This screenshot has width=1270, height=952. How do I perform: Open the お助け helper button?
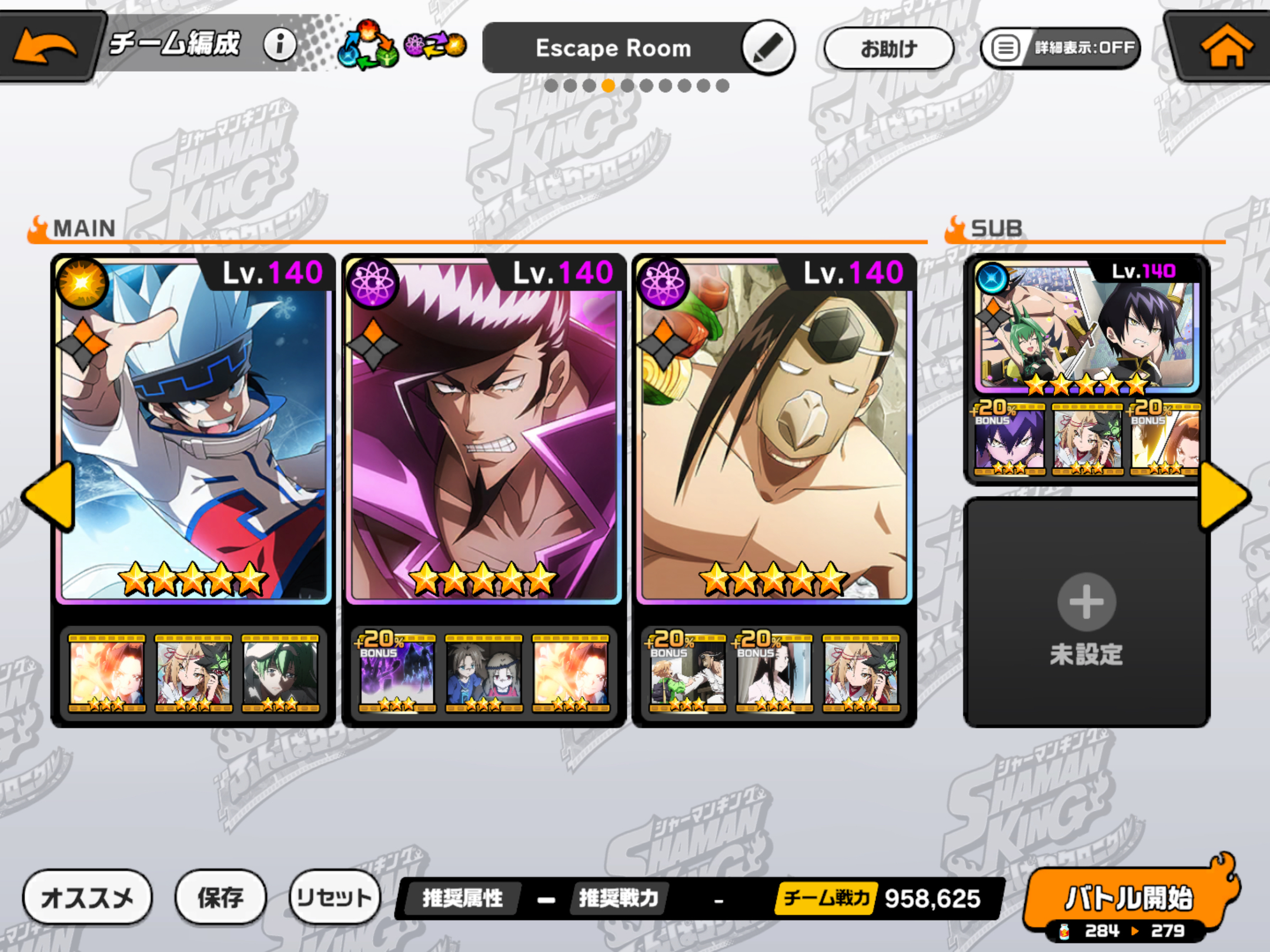tap(888, 48)
